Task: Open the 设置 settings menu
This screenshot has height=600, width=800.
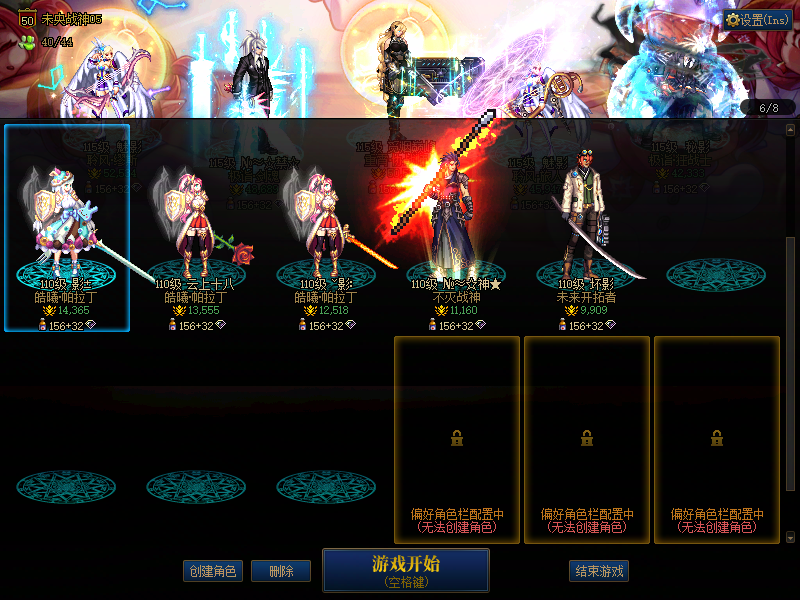Action: [x=758, y=19]
